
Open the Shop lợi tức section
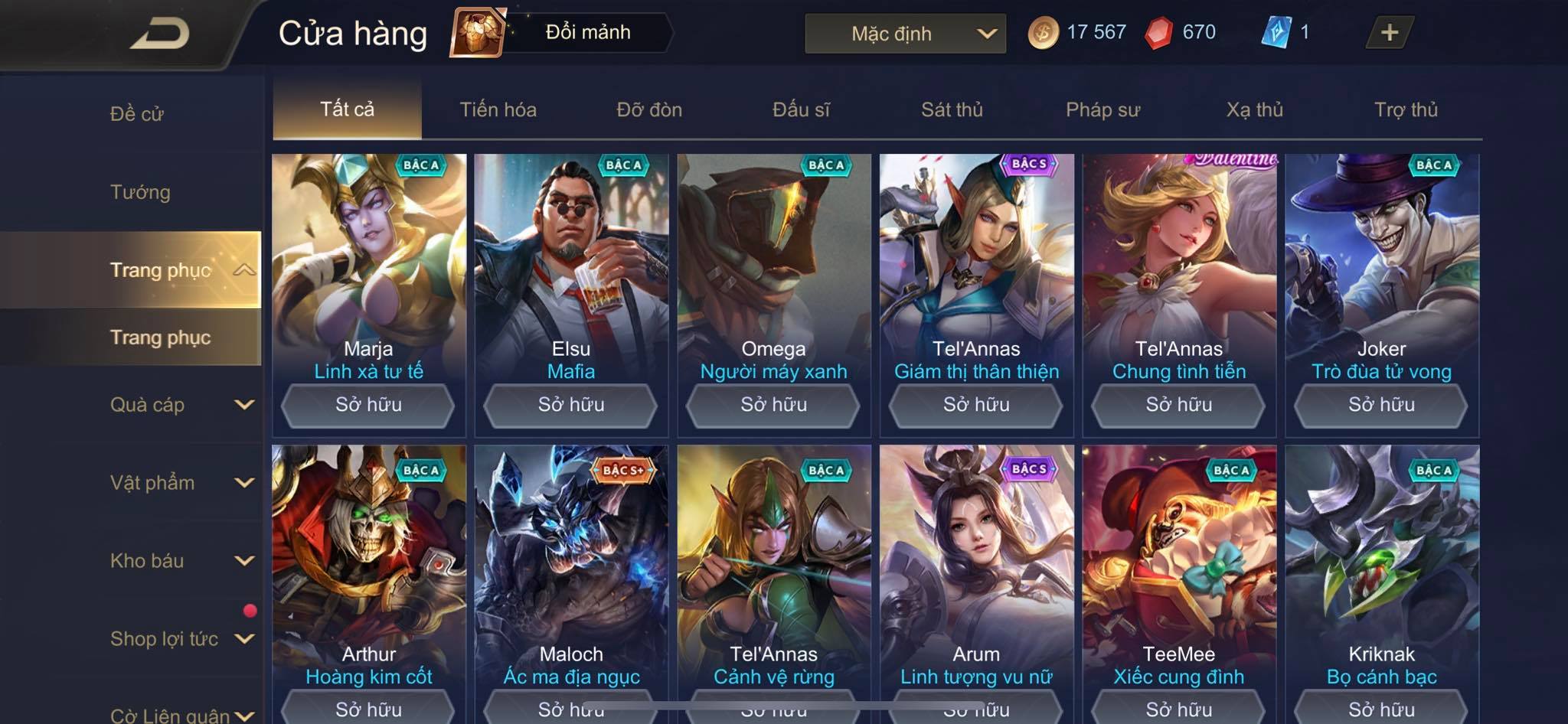coord(181,639)
